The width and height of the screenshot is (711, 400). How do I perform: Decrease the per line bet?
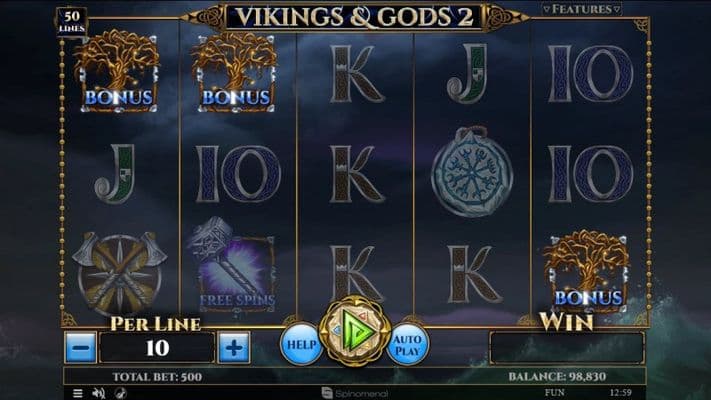click(x=82, y=348)
